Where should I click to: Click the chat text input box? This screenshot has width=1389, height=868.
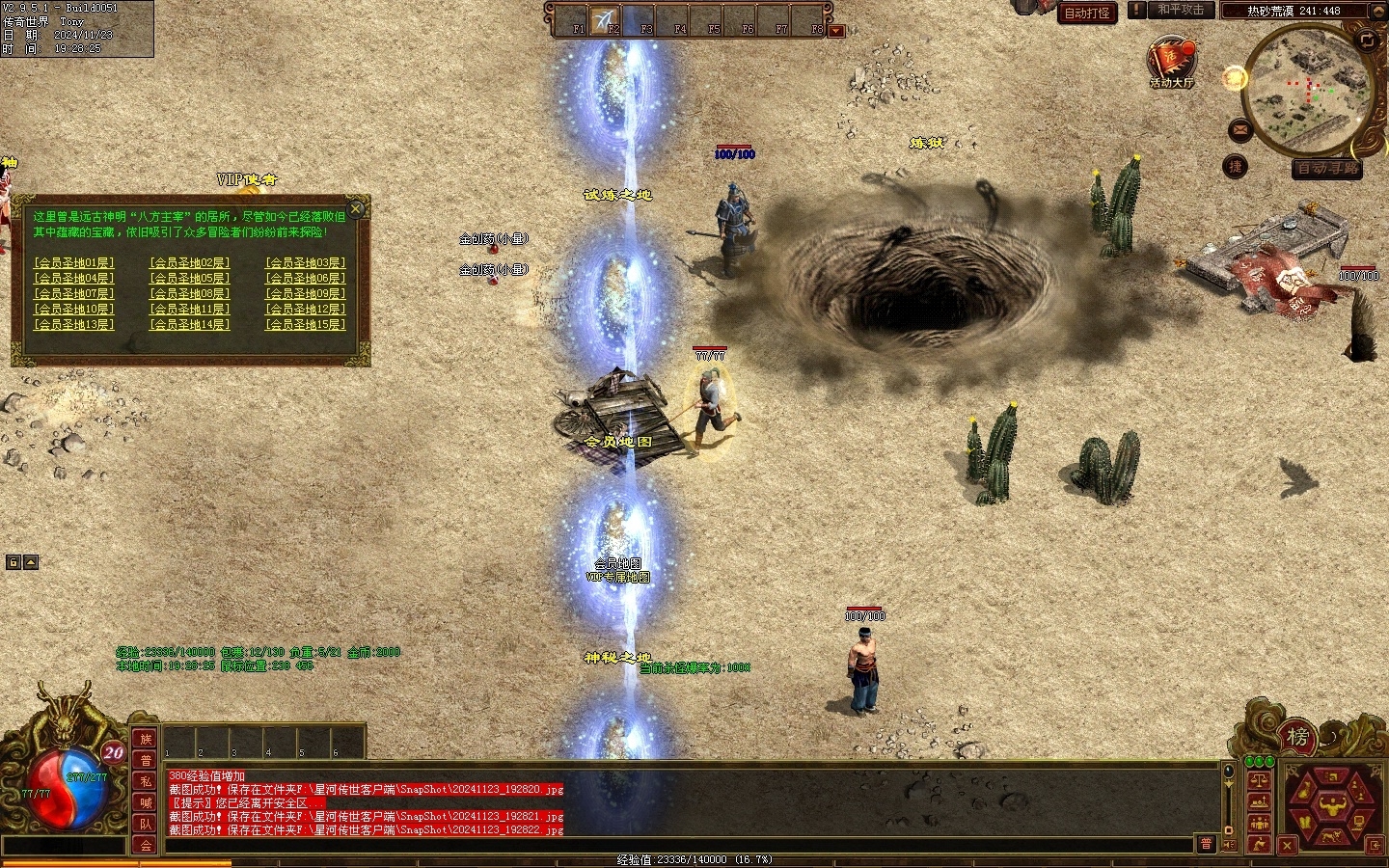tap(675, 845)
